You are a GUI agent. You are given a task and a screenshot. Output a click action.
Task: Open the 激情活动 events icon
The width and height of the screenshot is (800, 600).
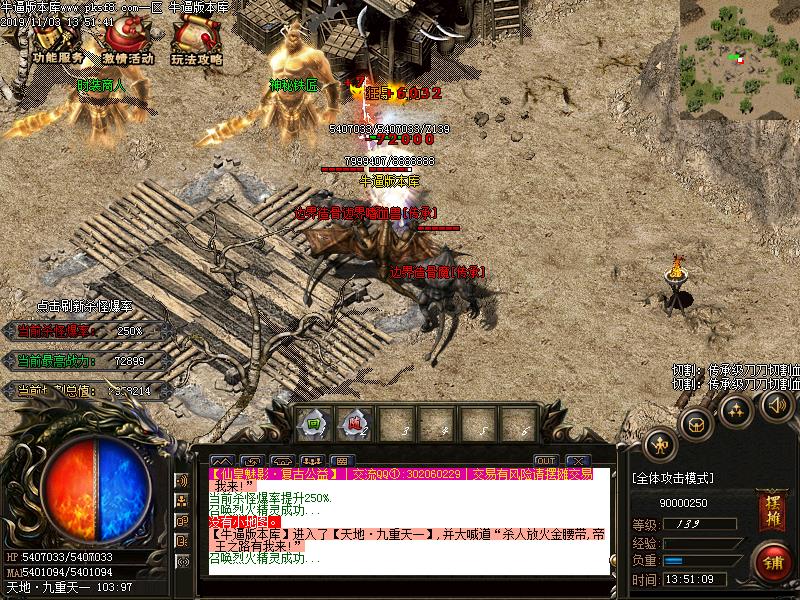(x=127, y=40)
